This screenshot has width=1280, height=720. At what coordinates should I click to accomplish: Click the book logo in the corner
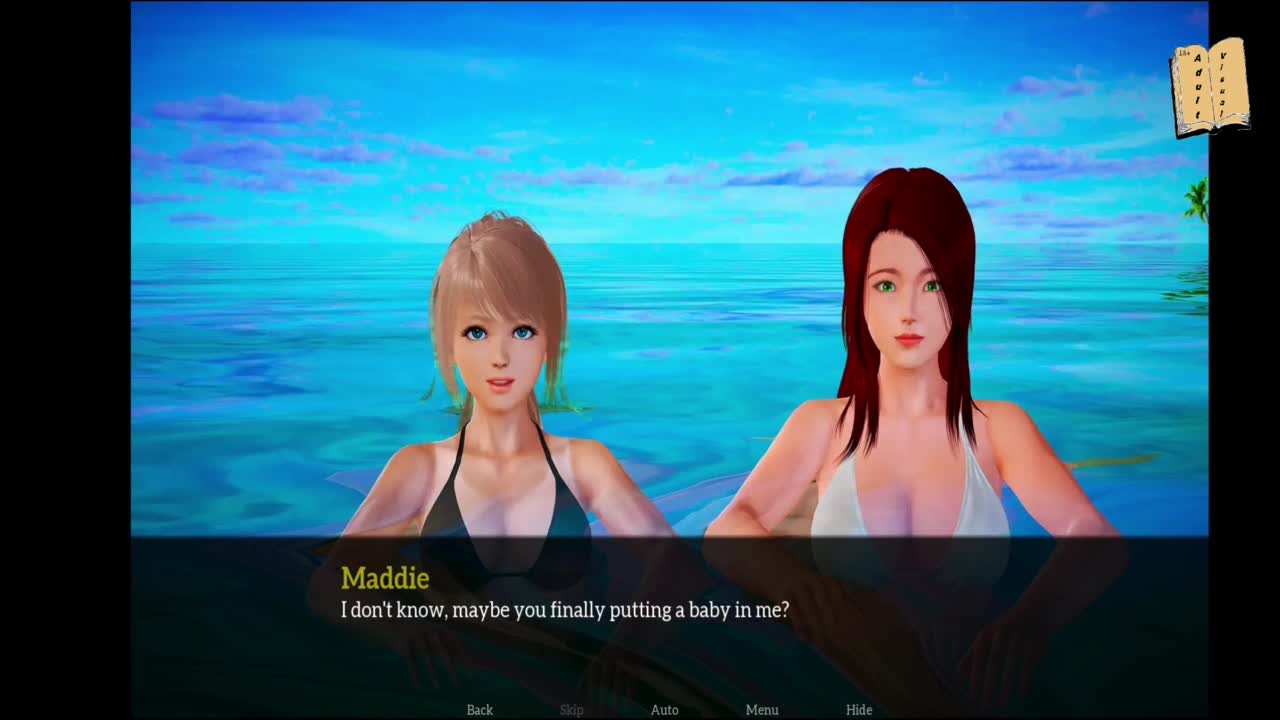coord(1210,88)
